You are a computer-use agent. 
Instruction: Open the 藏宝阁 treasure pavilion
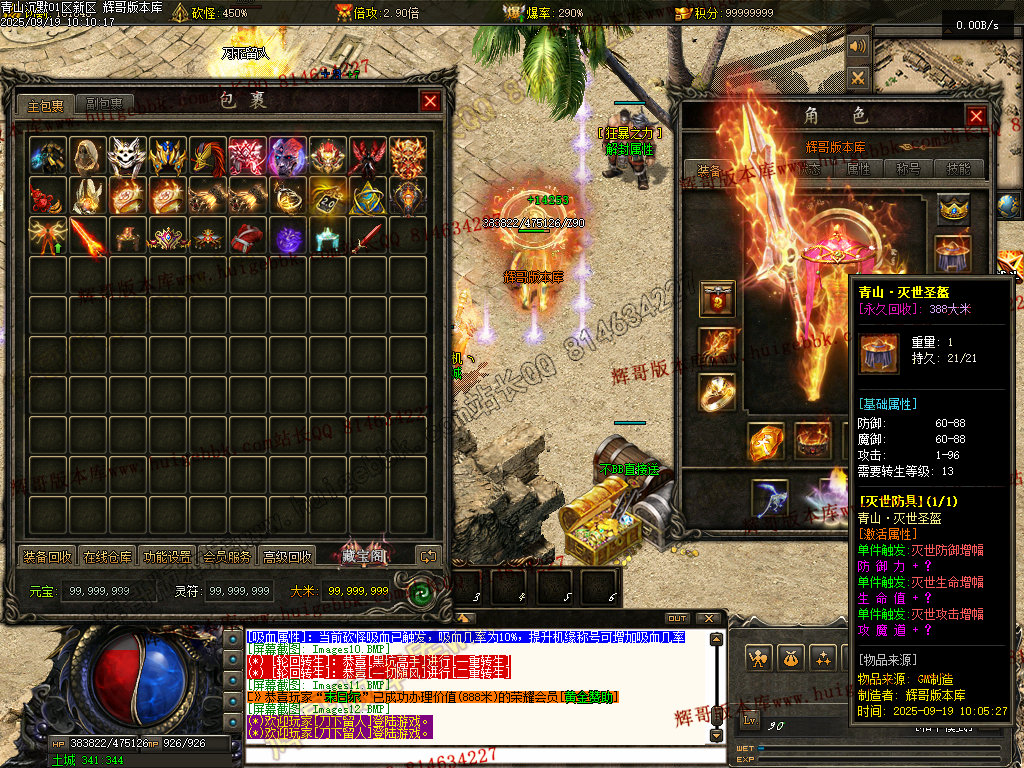click(x=362, y=555)
